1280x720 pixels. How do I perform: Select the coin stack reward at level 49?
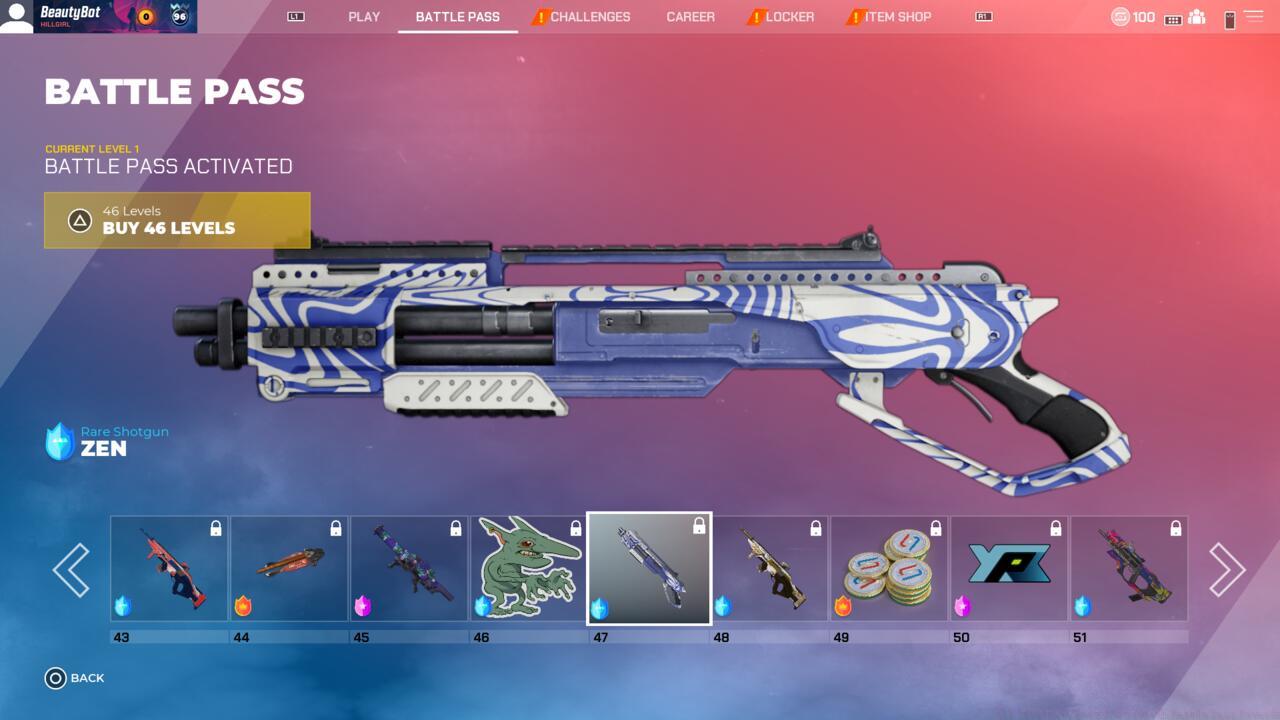889,569
